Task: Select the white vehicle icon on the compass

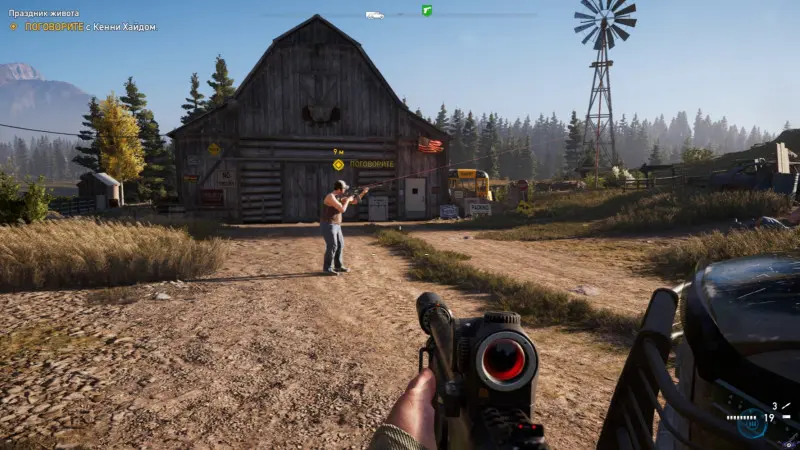Action: coord(374,14)
